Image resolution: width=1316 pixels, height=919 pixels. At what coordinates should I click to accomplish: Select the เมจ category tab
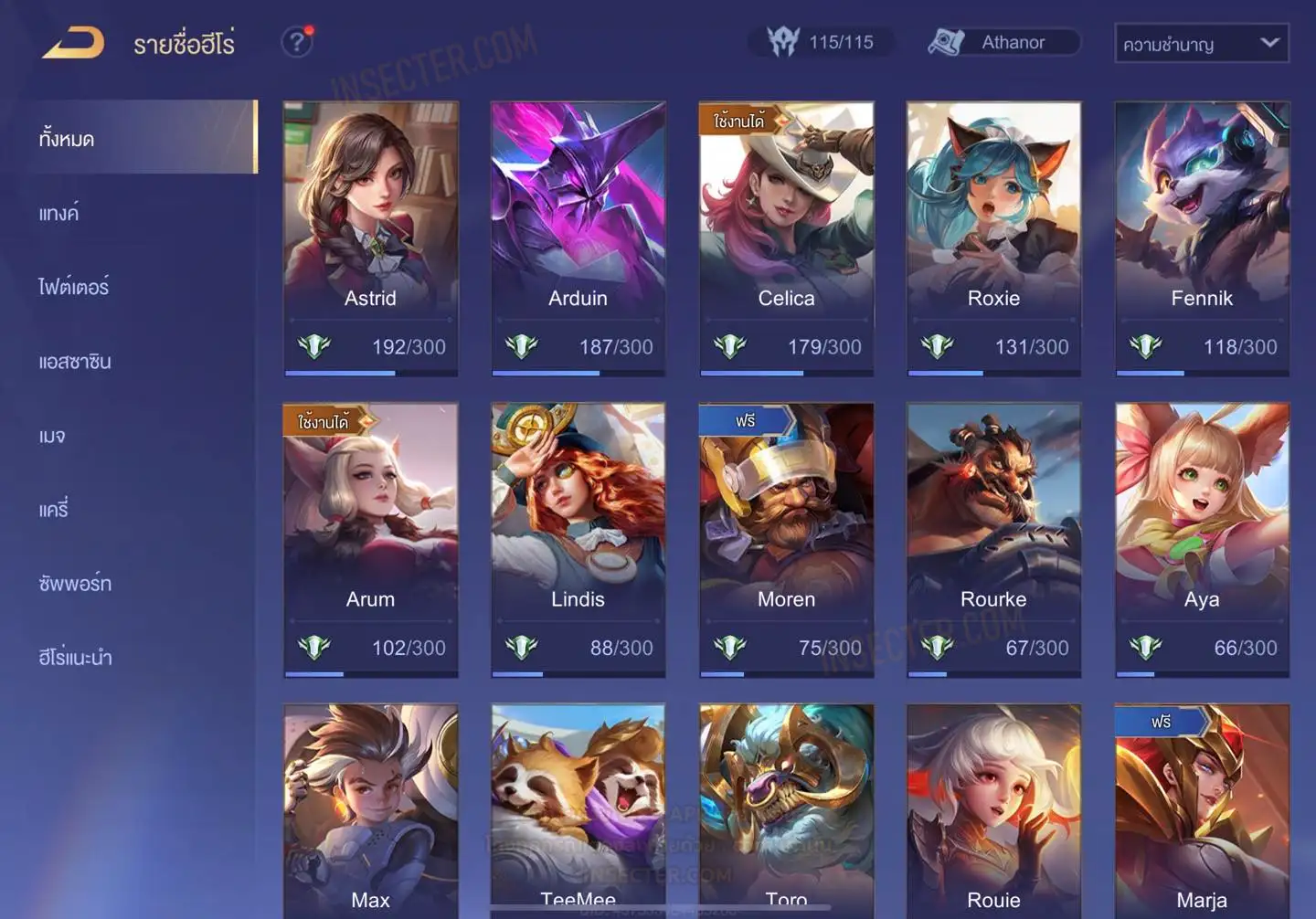[x=53, y=436]
